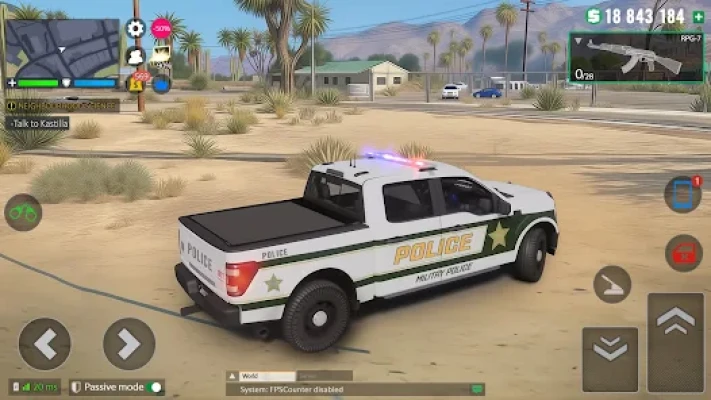Activate the handbrake button
Screen dimensions: 711x400
[612, 284]
